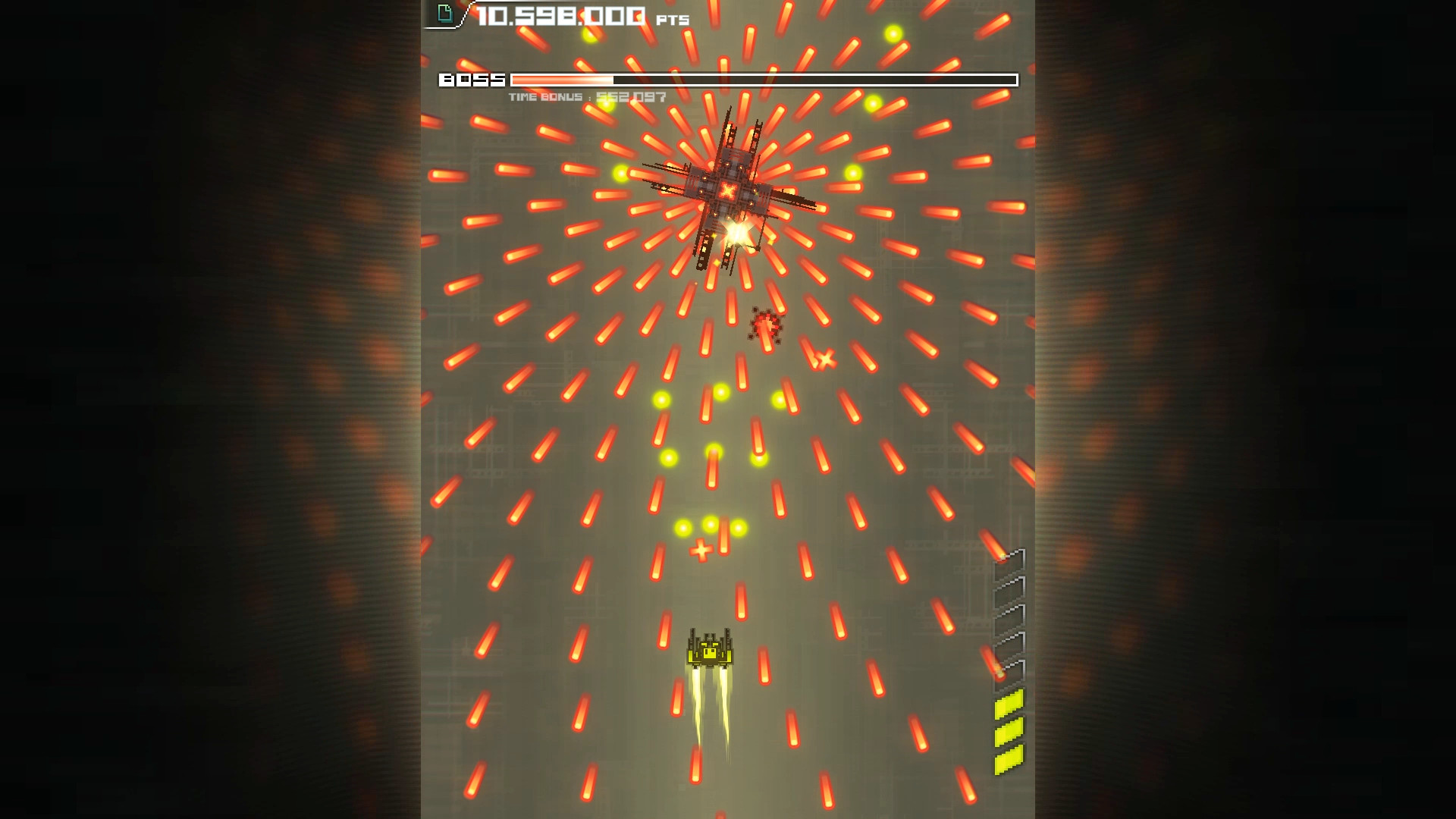Click the BOSS label above the health bar

[471, 79]
